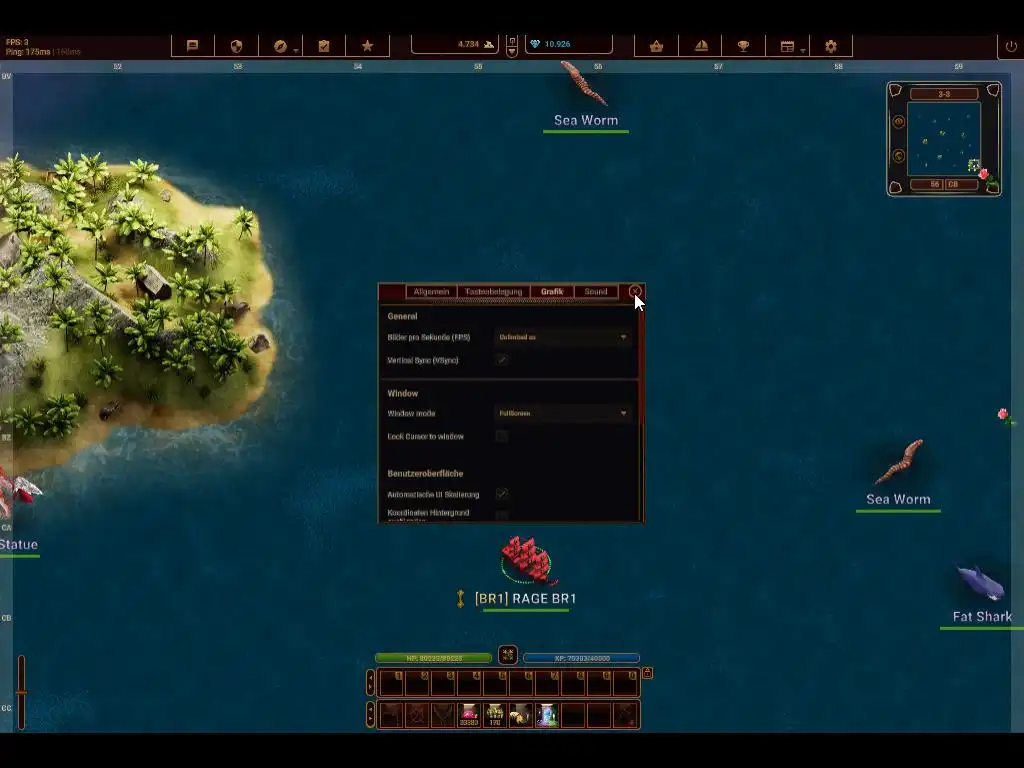Viewport: 1024px width, 768px height.
Task: Click the power button in top-right corner
Action: tap(1011, 46)
